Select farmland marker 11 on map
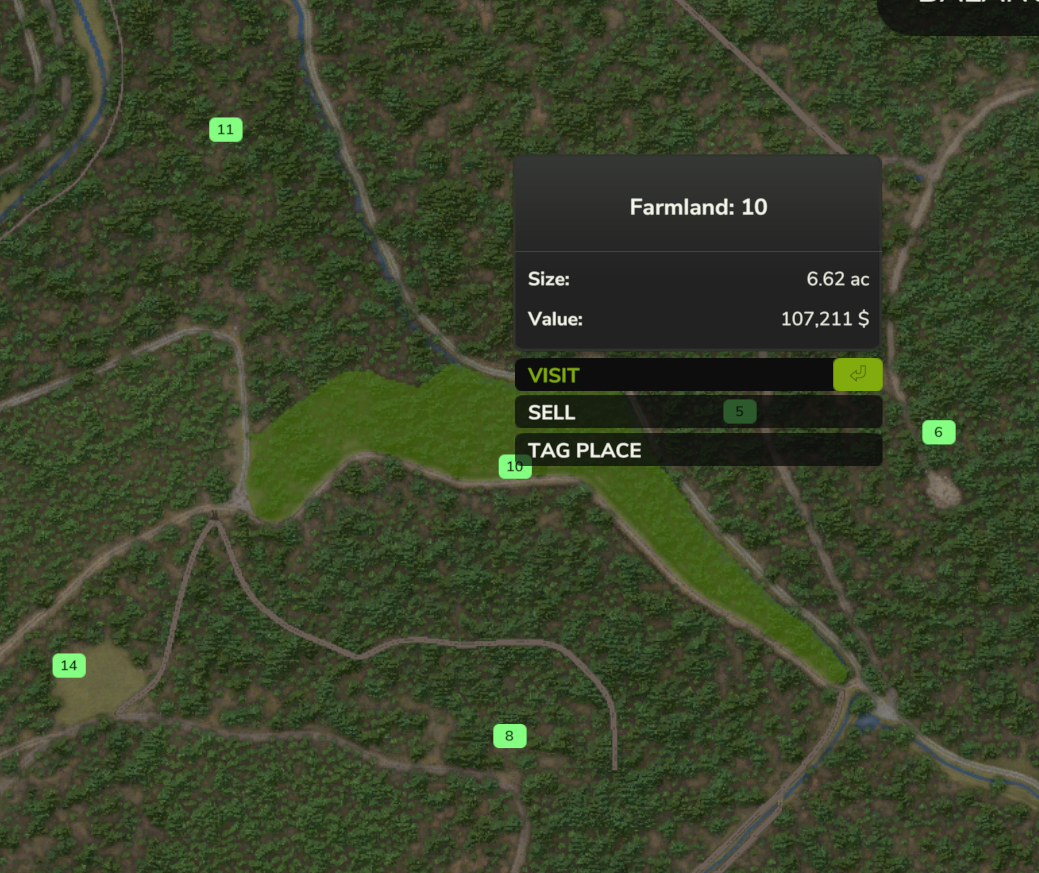The width and height of the screenshot is (1039, 873). tap(226, 129)
